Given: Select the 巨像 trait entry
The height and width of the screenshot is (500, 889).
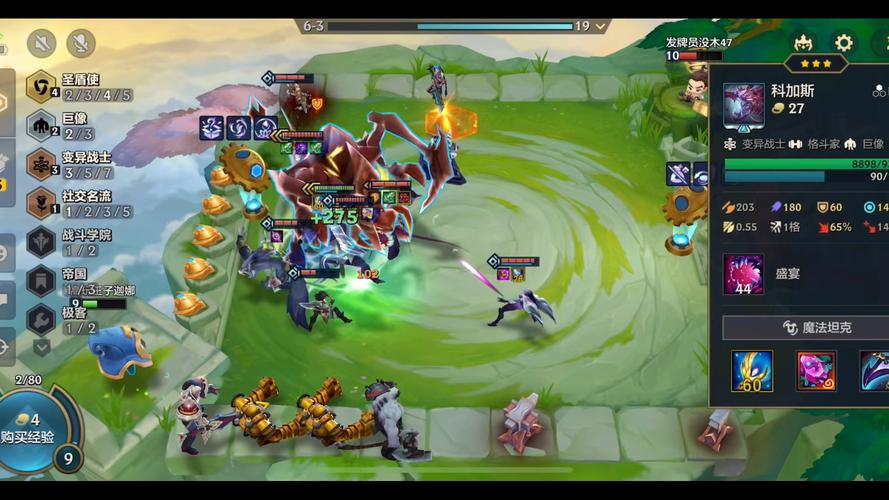Looking at the screenshot, I should (60, 125).
